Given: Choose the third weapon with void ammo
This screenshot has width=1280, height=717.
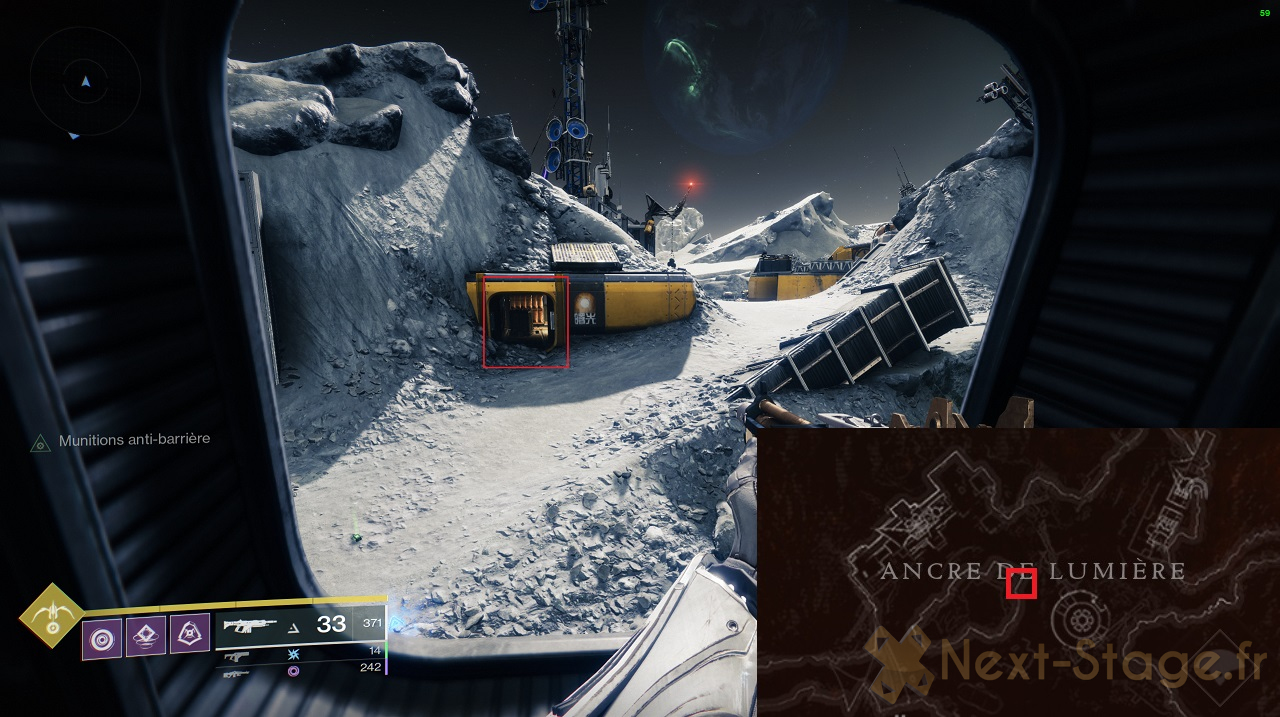Looking at the screenshot, I should (x=300, y=669).
